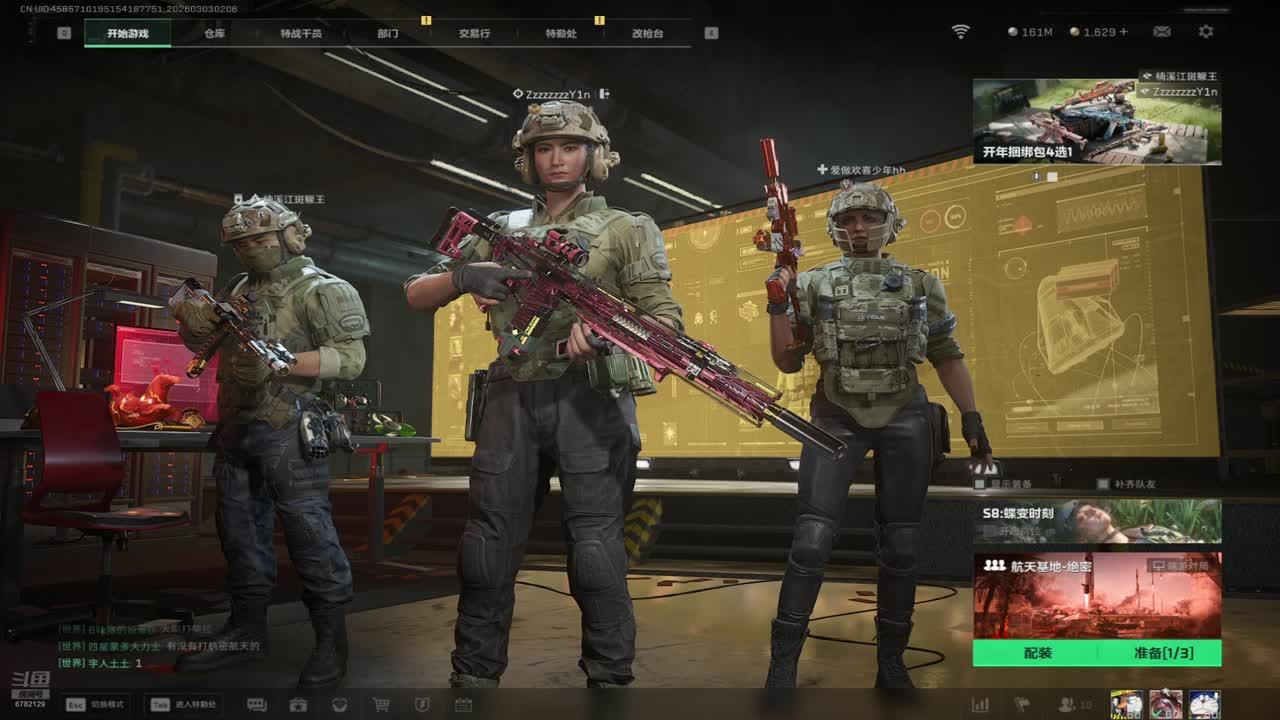This screenshot has width=1280, height=720.
Task: Select the 航天基地-绝密 map card
Action: click(1096, 596)
